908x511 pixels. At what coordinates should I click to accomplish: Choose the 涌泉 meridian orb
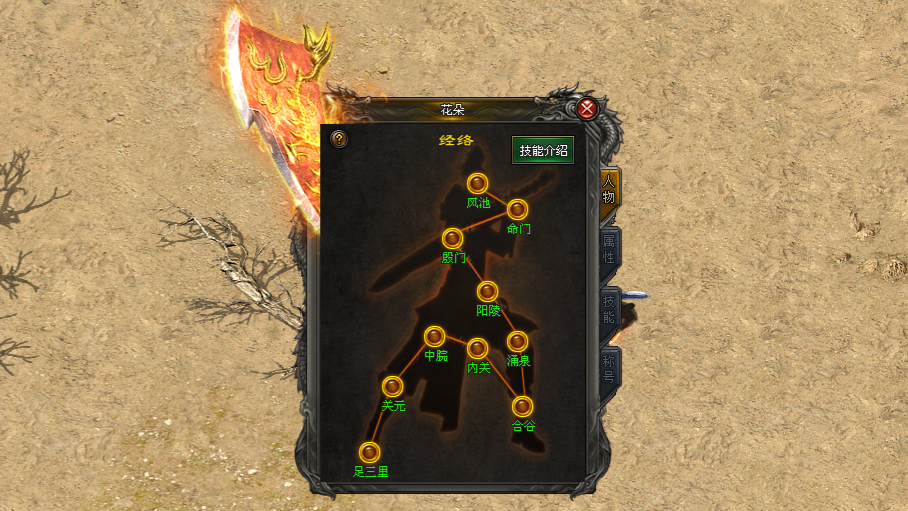(x=517, y=342)
